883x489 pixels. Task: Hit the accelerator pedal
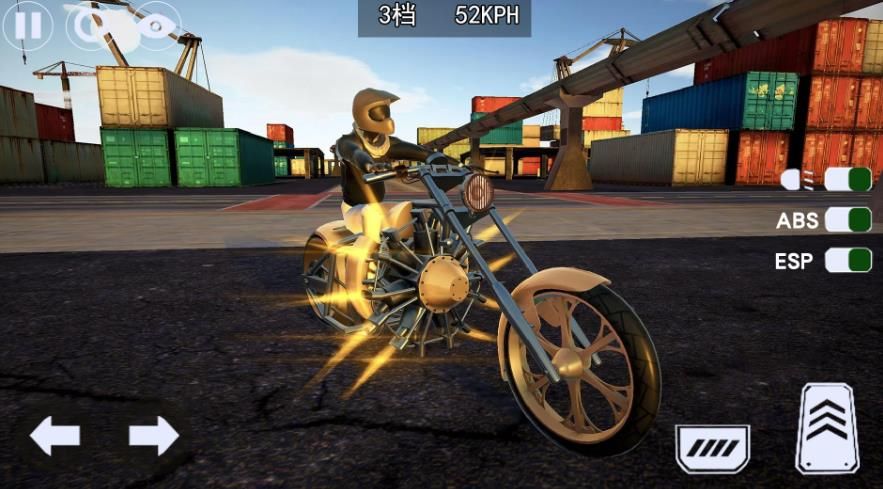[x=827, y=428]
